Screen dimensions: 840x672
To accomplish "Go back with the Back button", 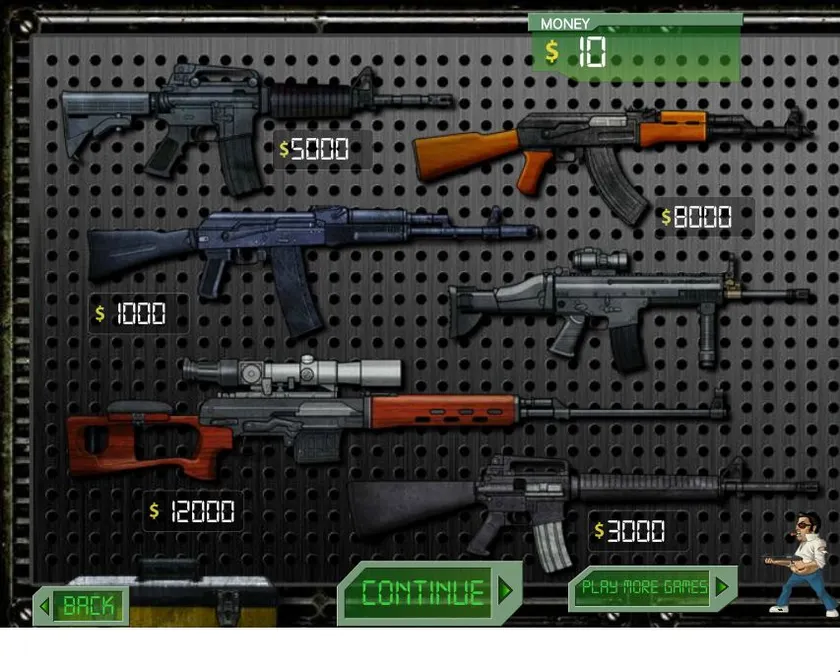I will pyautogui.click(x=83, y=605).
